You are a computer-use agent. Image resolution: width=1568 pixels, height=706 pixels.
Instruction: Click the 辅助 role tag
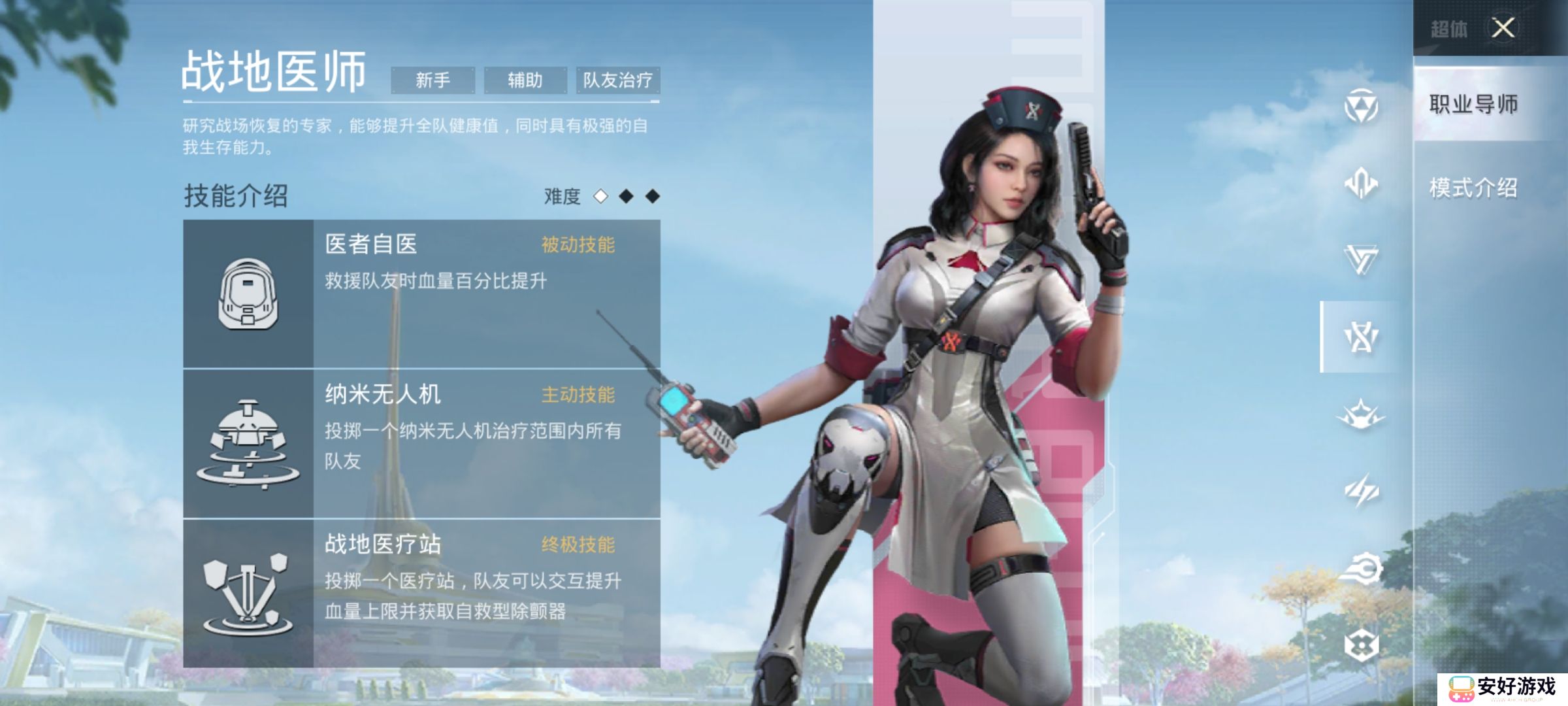(524, 80)
